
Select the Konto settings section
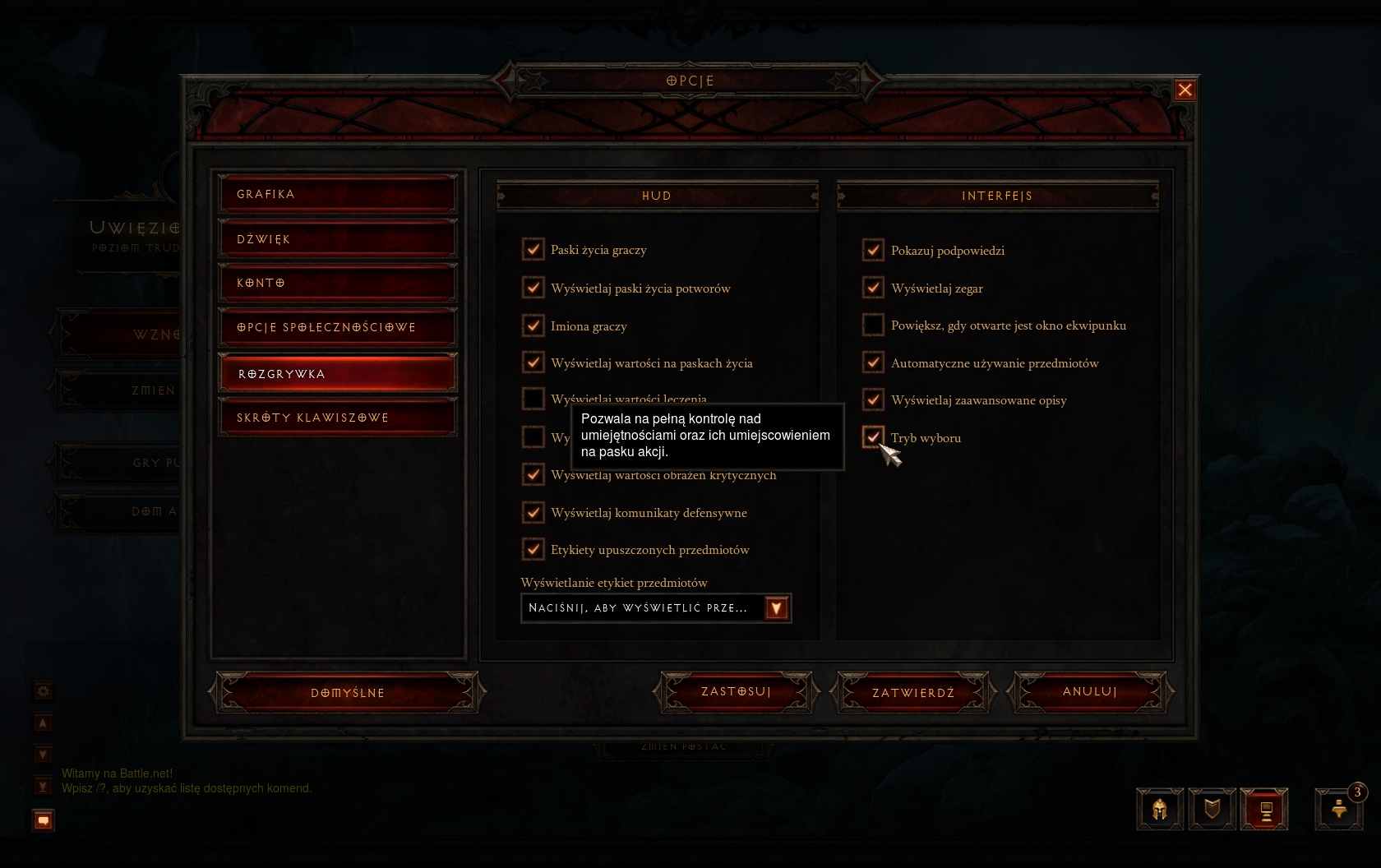tap(337, 283)
